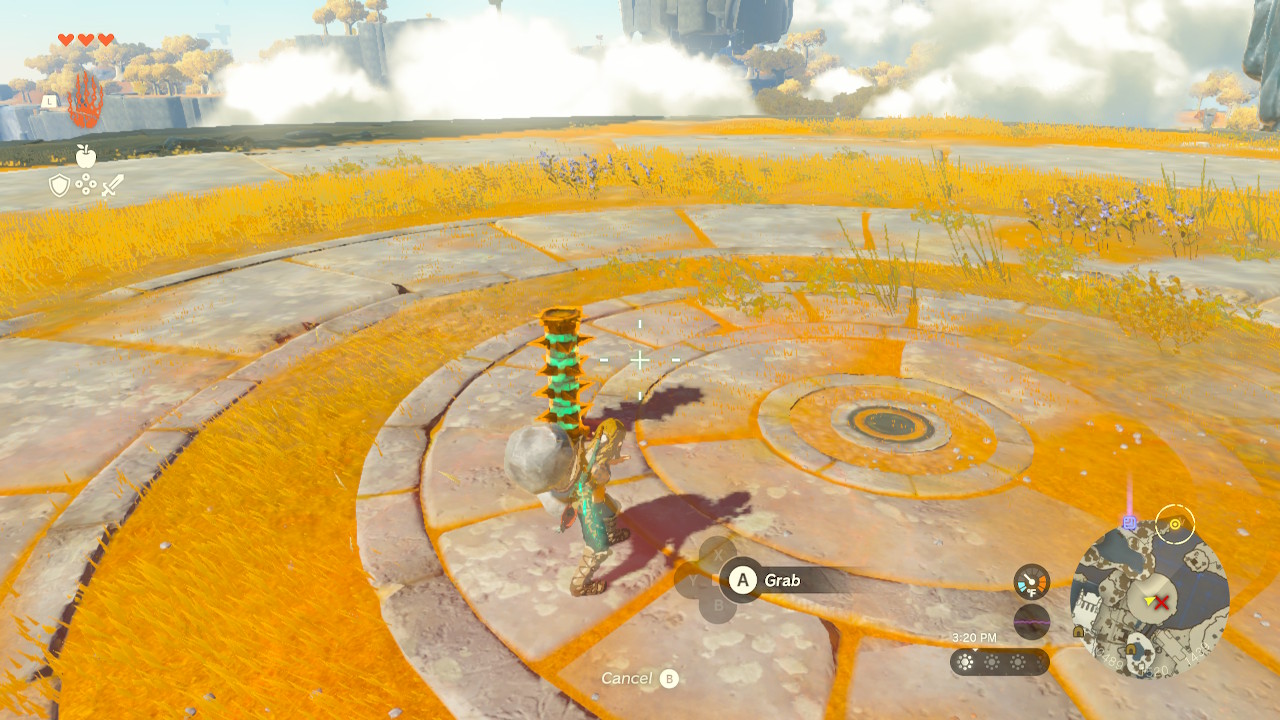Click the red X destination marker on minimap

[1162, 602]
